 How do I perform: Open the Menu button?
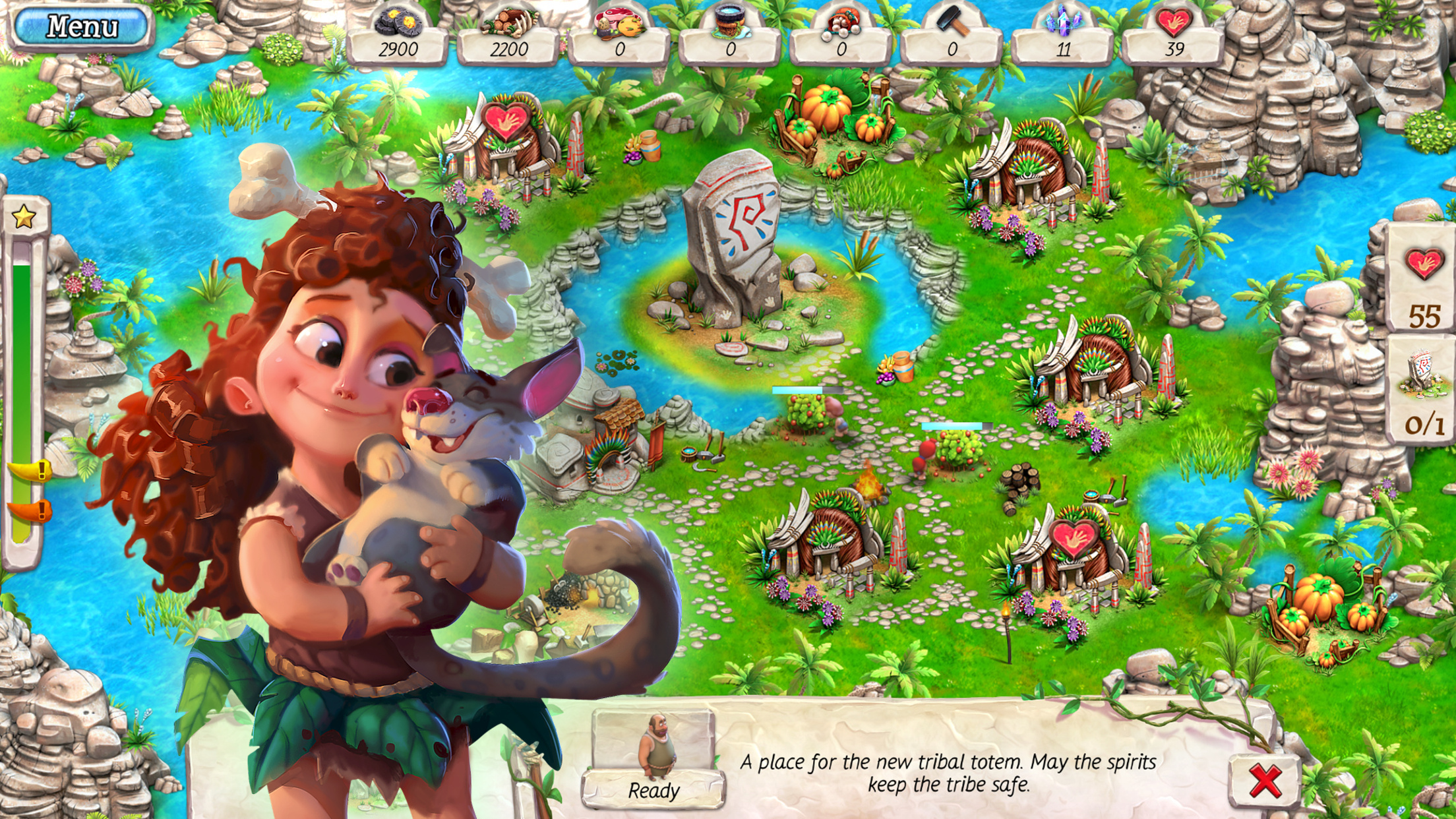(x=82, y=26)
